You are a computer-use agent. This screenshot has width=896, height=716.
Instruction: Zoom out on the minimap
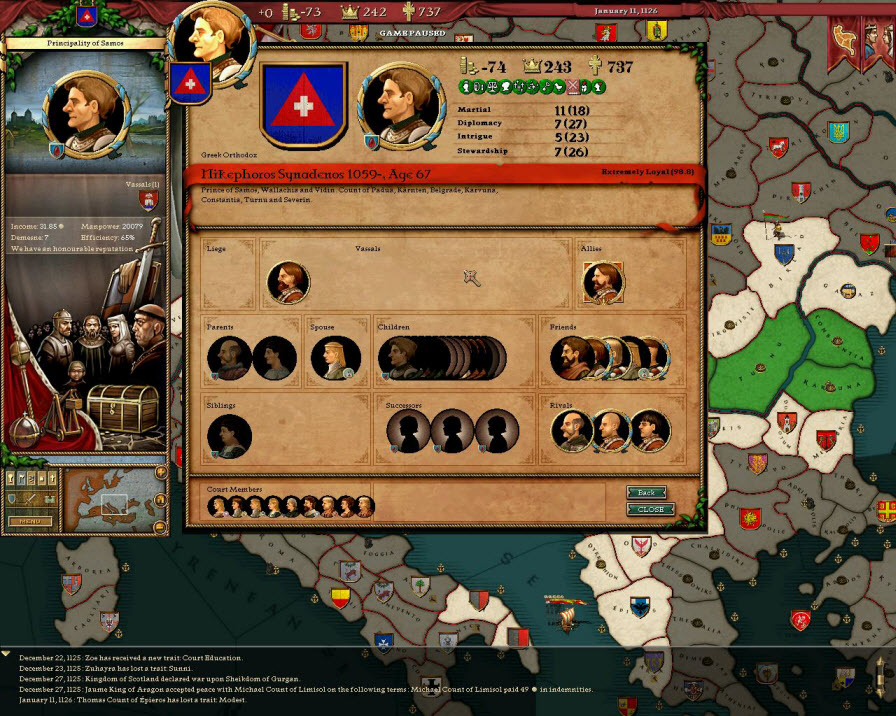(x=160, y=526)
